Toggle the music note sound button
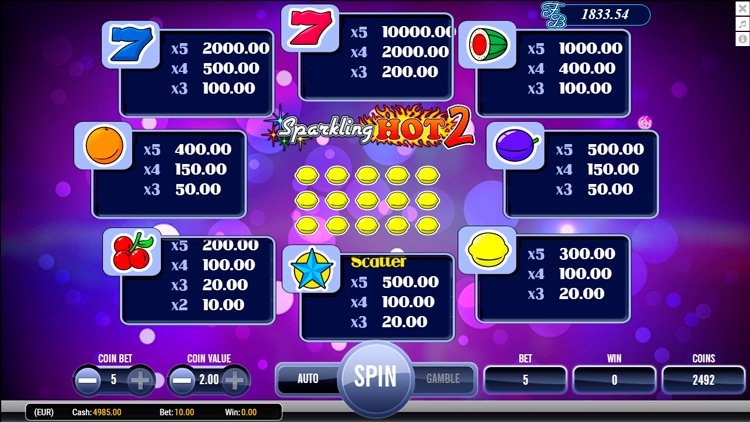This screenshot has height=422, width=750. [x=742, y=24]
